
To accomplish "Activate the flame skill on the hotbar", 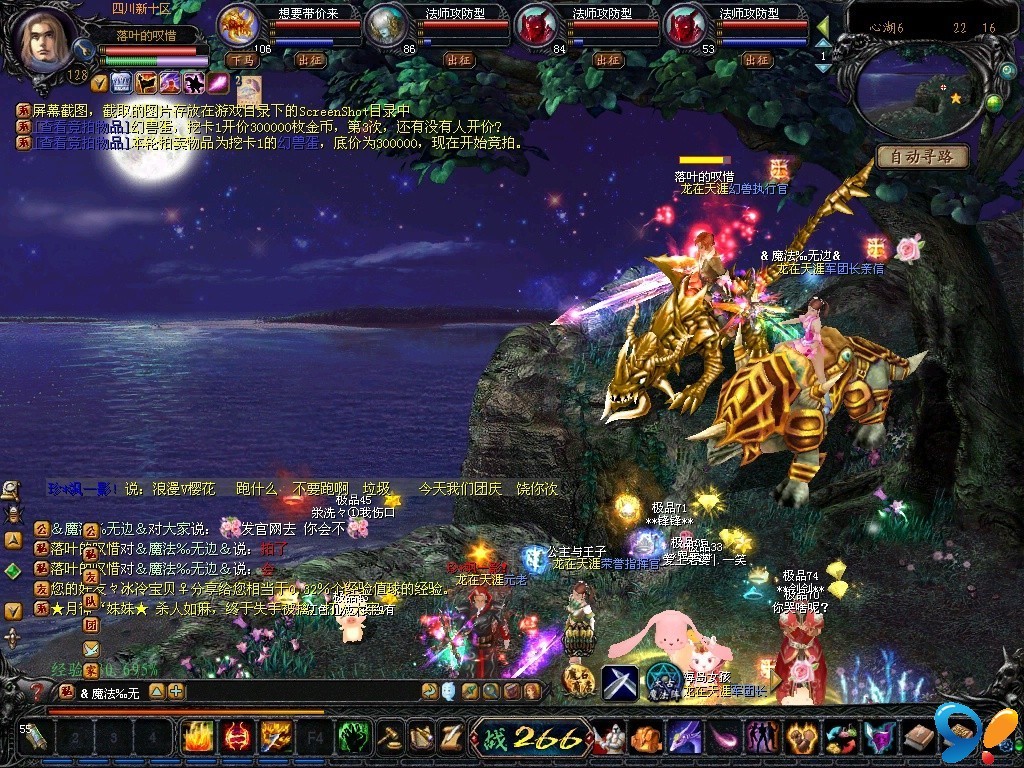I will (x=196, y=738).
